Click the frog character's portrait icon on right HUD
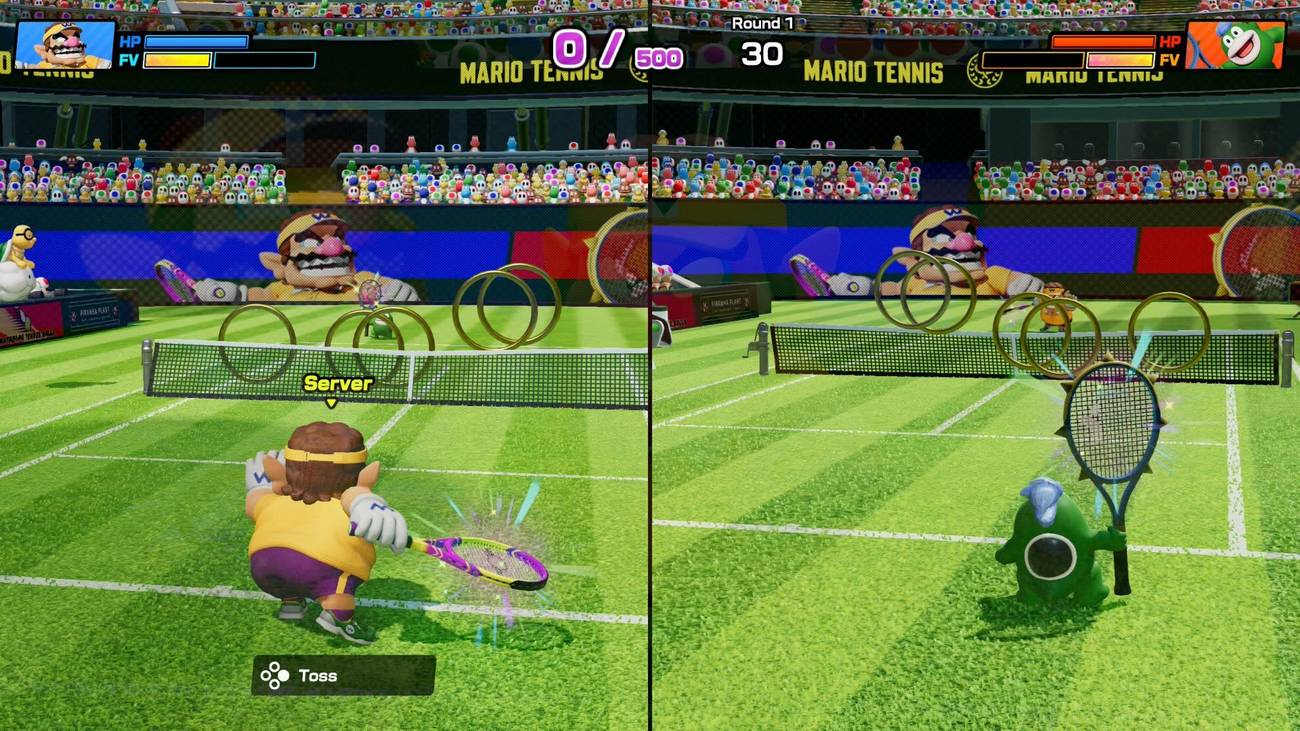The width and height of the screenshot is (1300, 731). (1238, 43)
